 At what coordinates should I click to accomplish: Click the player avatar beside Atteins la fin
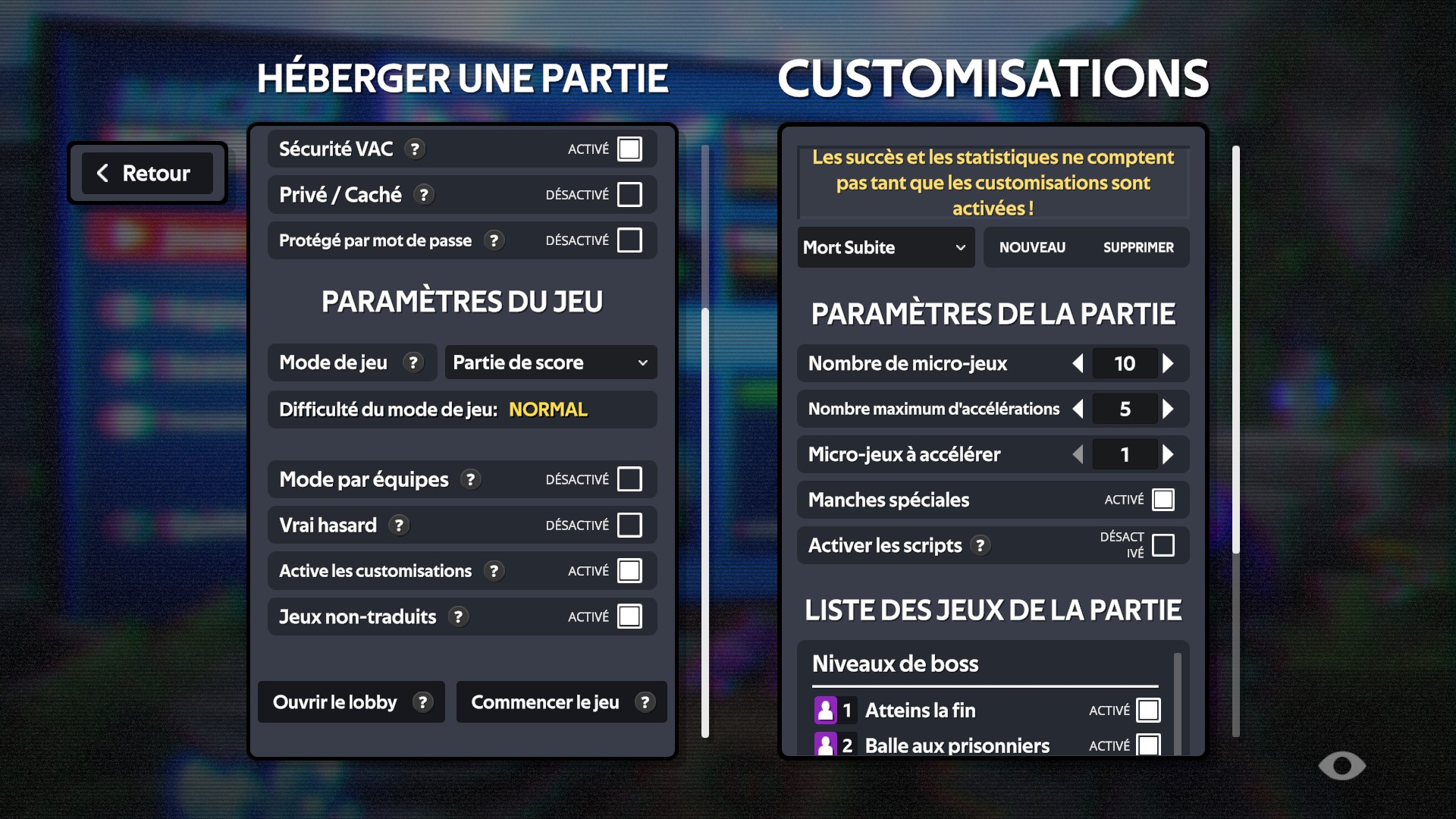[x=826, y=710]
